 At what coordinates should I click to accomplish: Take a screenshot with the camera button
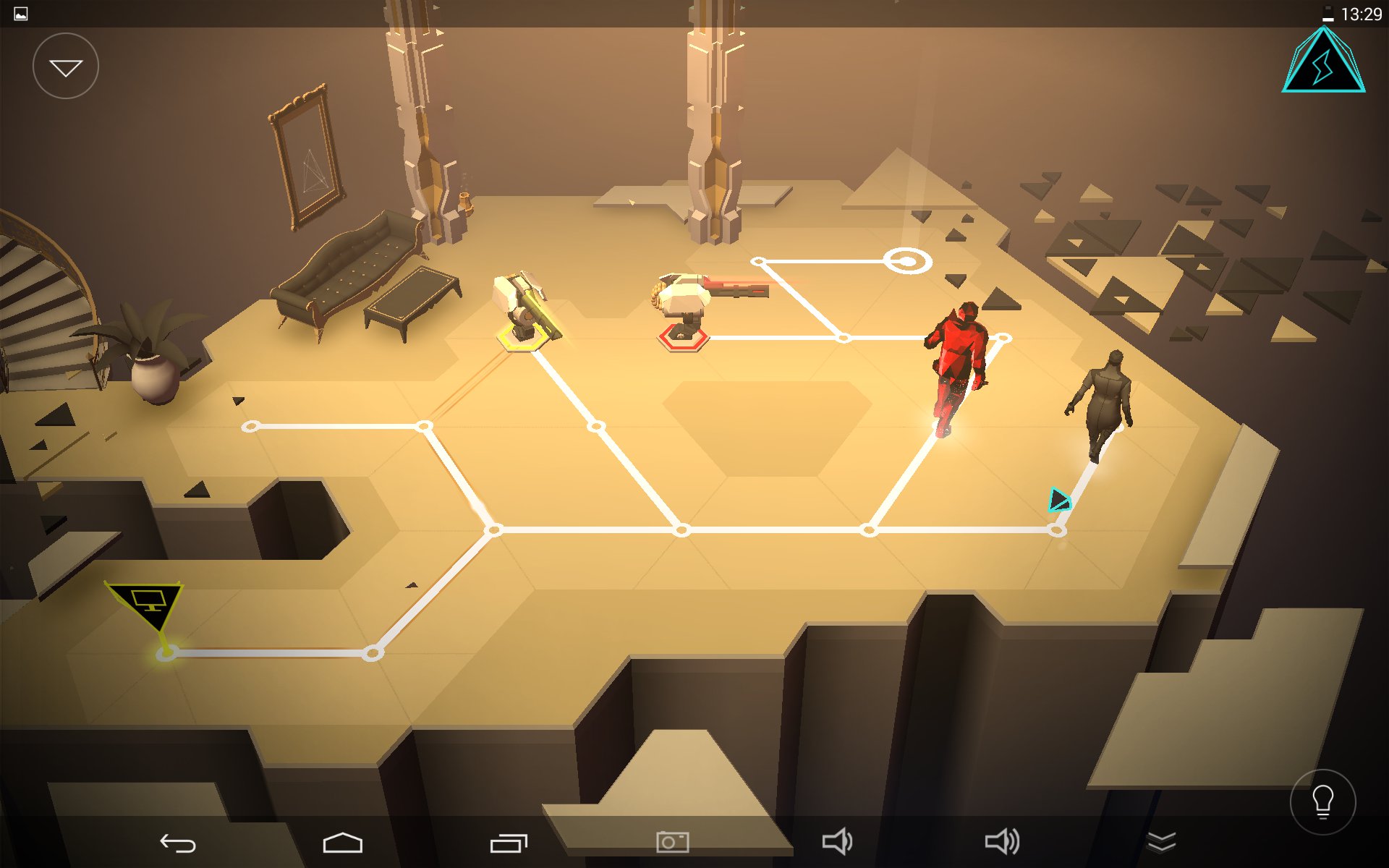[672, 842]
